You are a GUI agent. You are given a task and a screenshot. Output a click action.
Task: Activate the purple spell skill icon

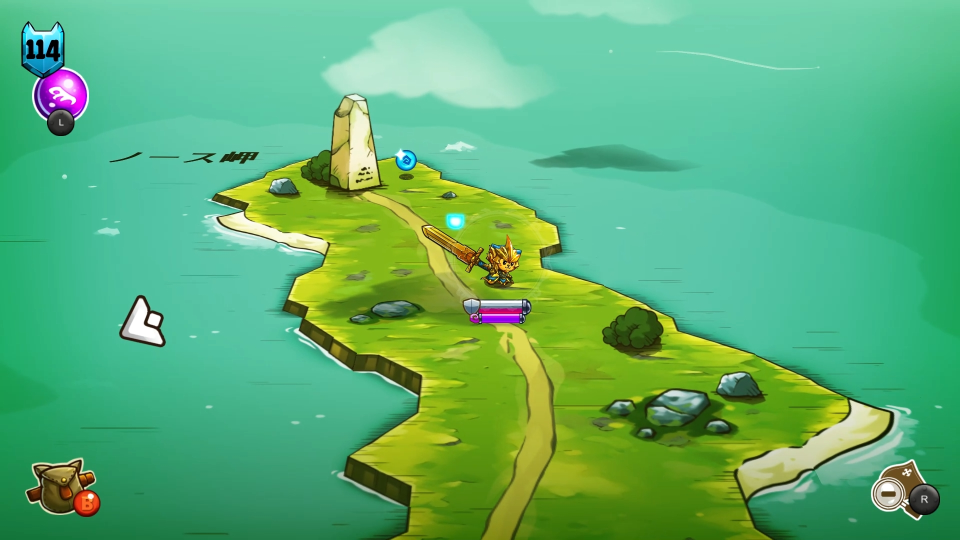[61, 95]
